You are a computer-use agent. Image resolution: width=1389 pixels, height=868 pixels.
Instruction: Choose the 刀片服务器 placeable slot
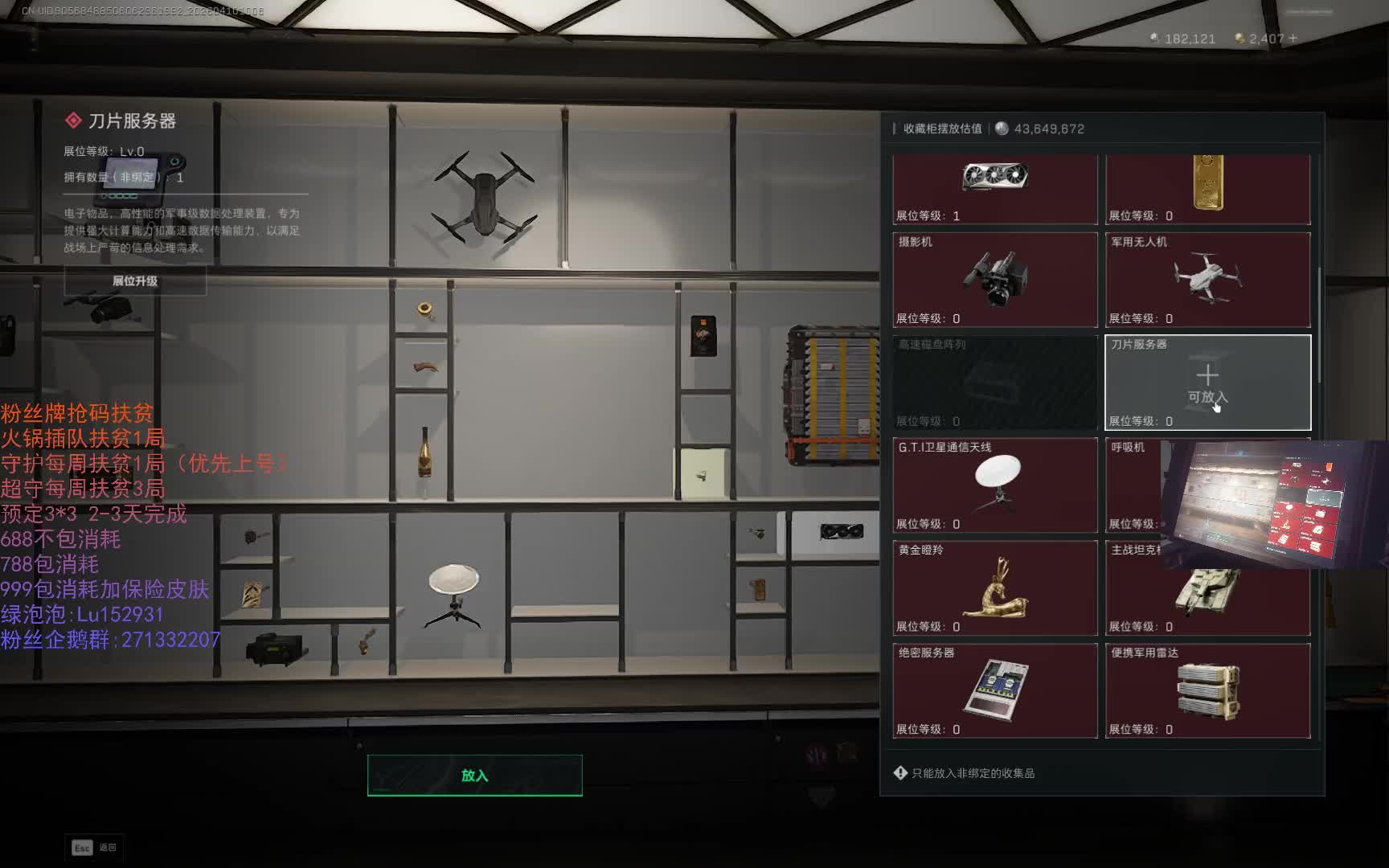coord(1207,383)
